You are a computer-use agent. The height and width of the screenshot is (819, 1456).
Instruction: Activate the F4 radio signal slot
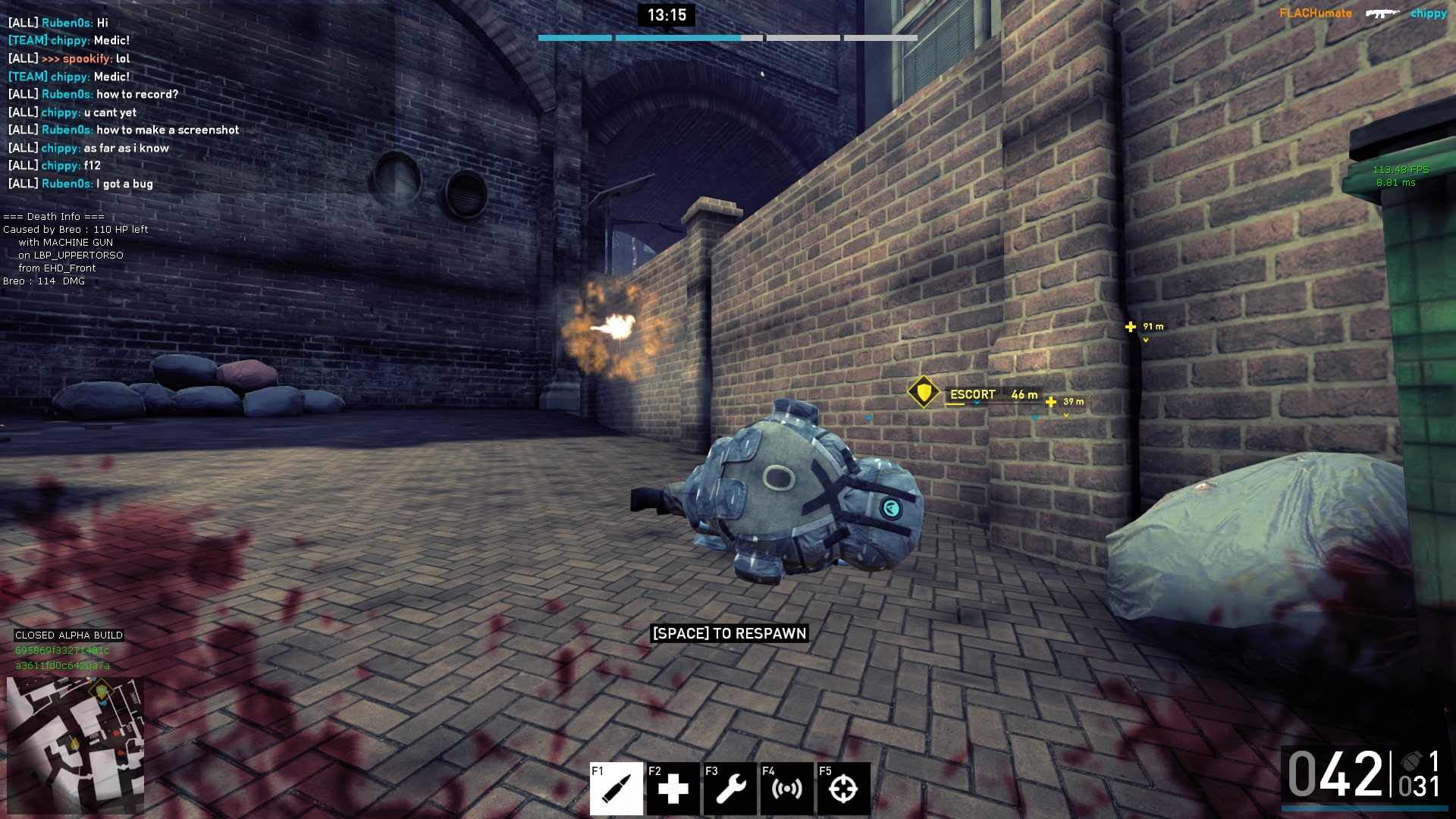pos(786,789)
